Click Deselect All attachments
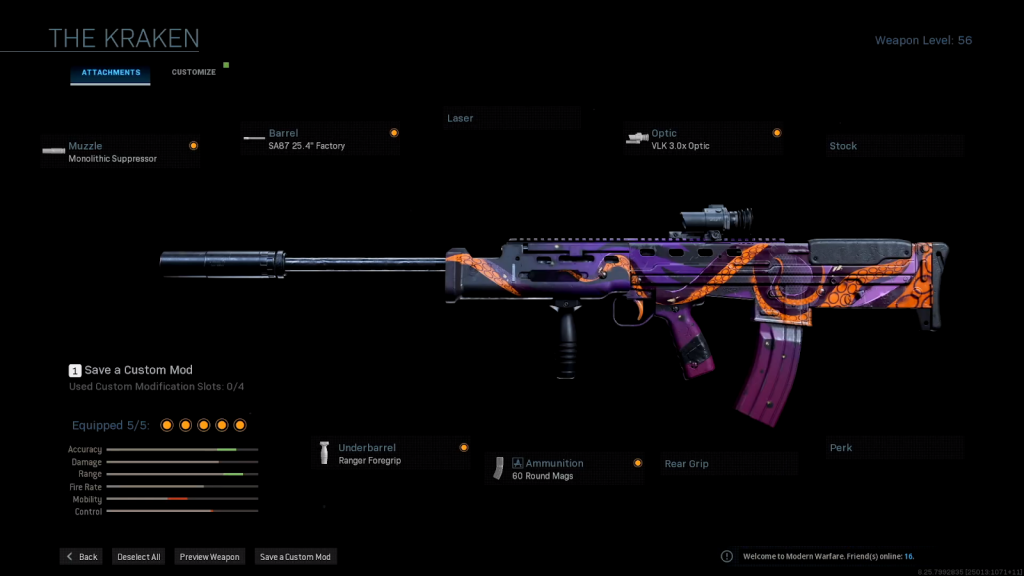1024x576 pixels. (x=139, y=556)
